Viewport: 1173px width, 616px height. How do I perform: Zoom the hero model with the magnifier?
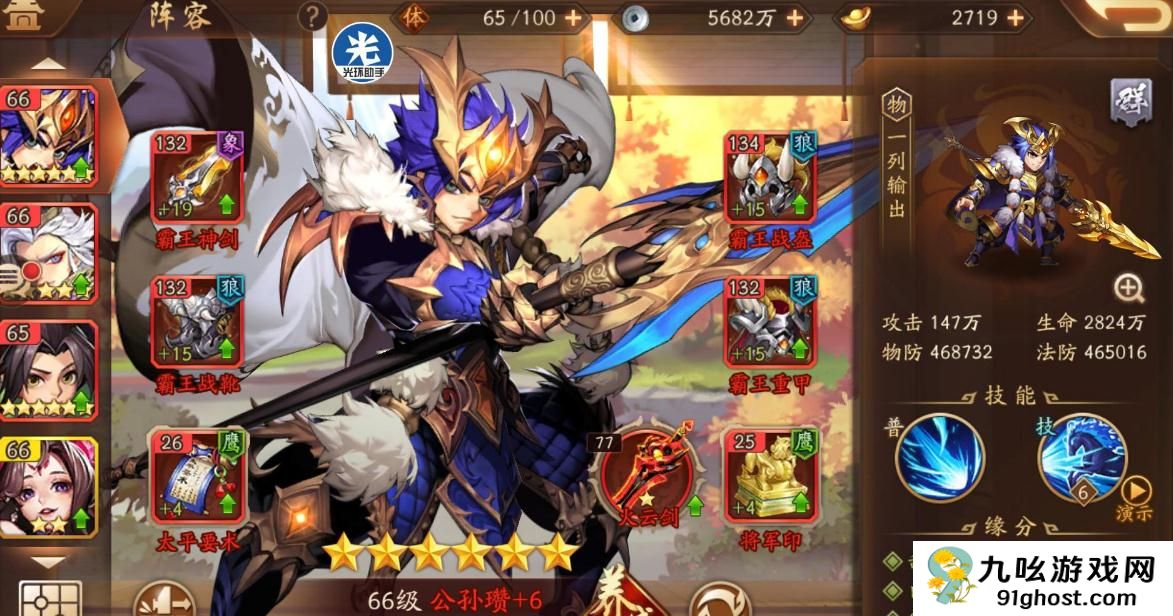pyautogui.click(x=1129, y=289)
